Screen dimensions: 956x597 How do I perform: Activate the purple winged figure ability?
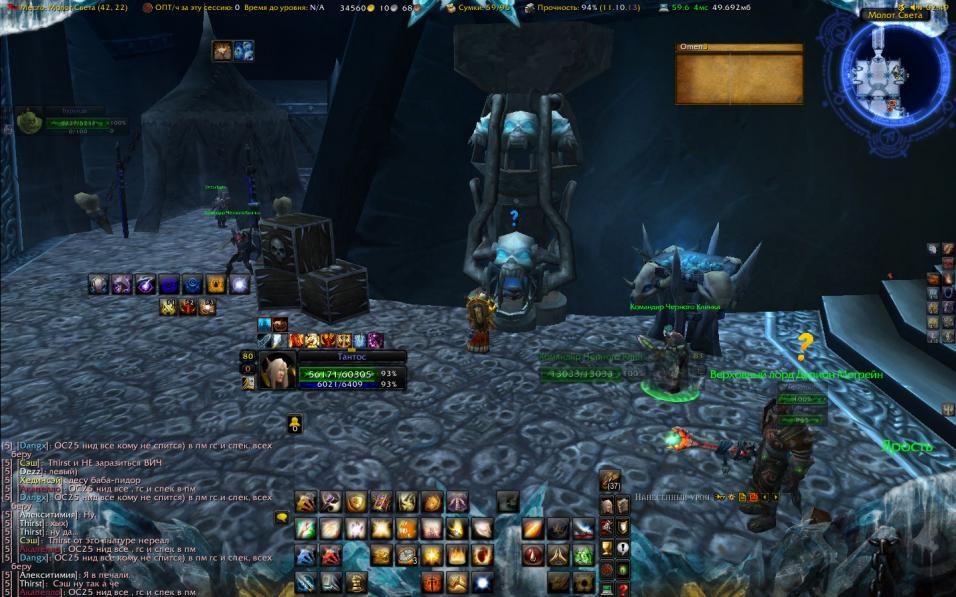457,502
